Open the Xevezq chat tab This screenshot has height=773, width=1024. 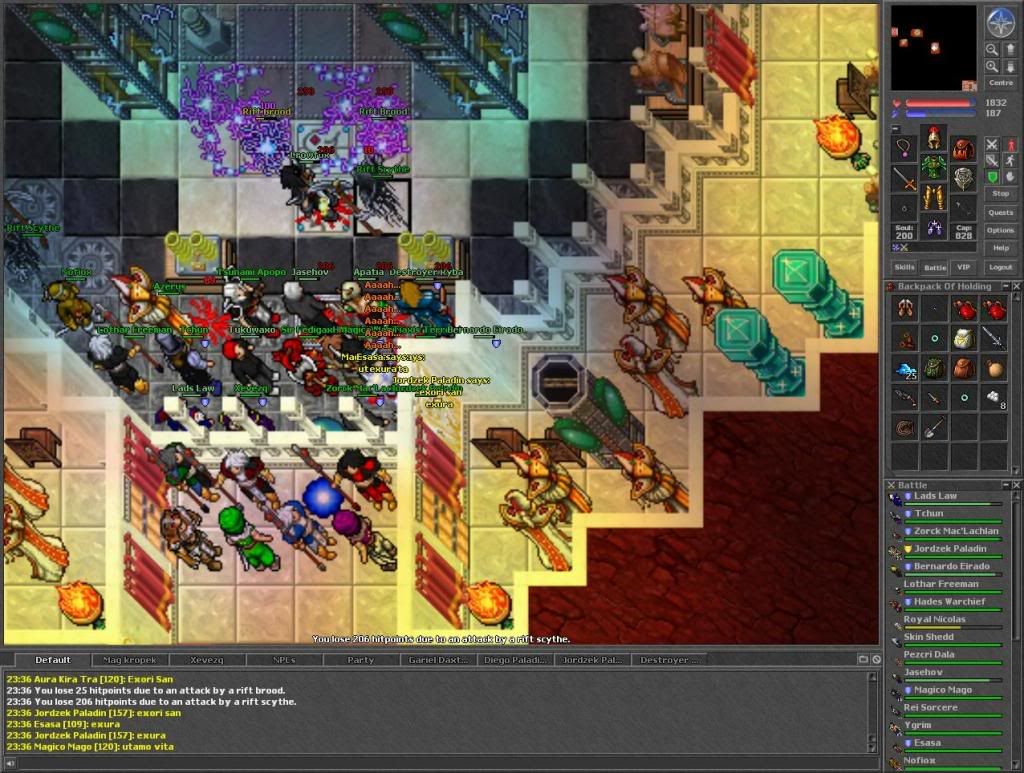tap(207, 660)
